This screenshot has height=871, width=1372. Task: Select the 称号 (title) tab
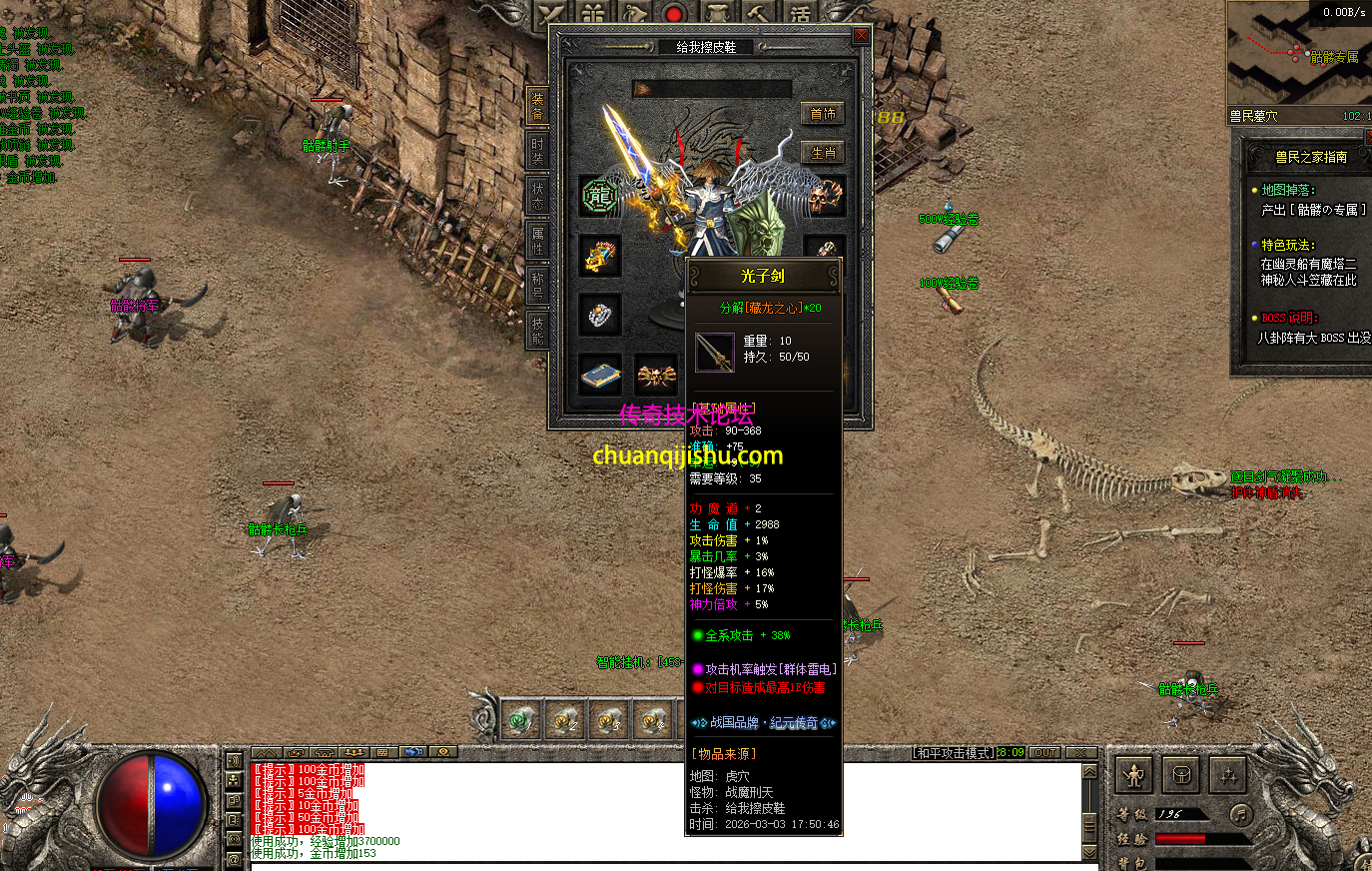pyautogui.click(x=537, y=285)
